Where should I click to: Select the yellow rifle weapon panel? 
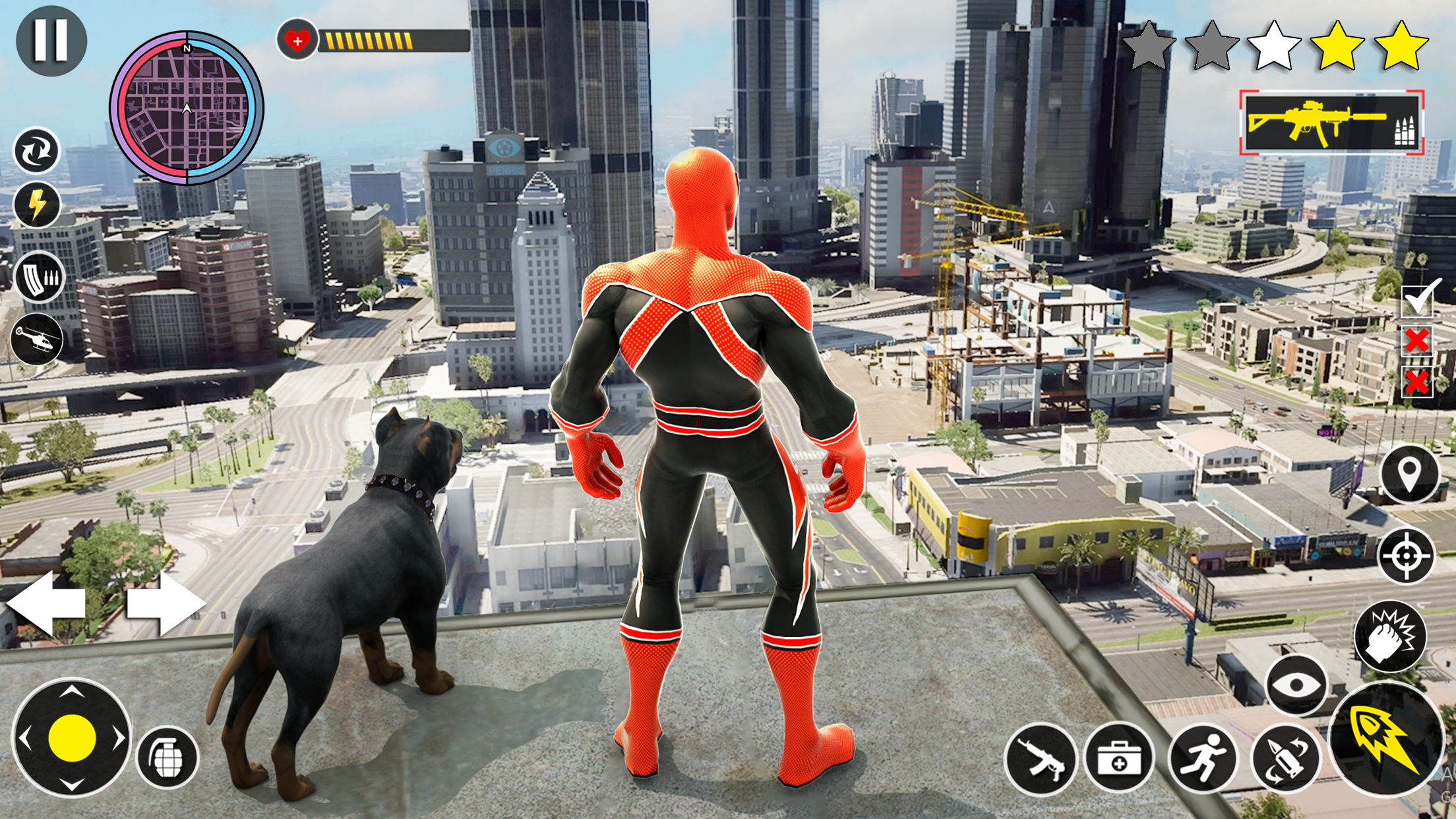point(1331,123)
